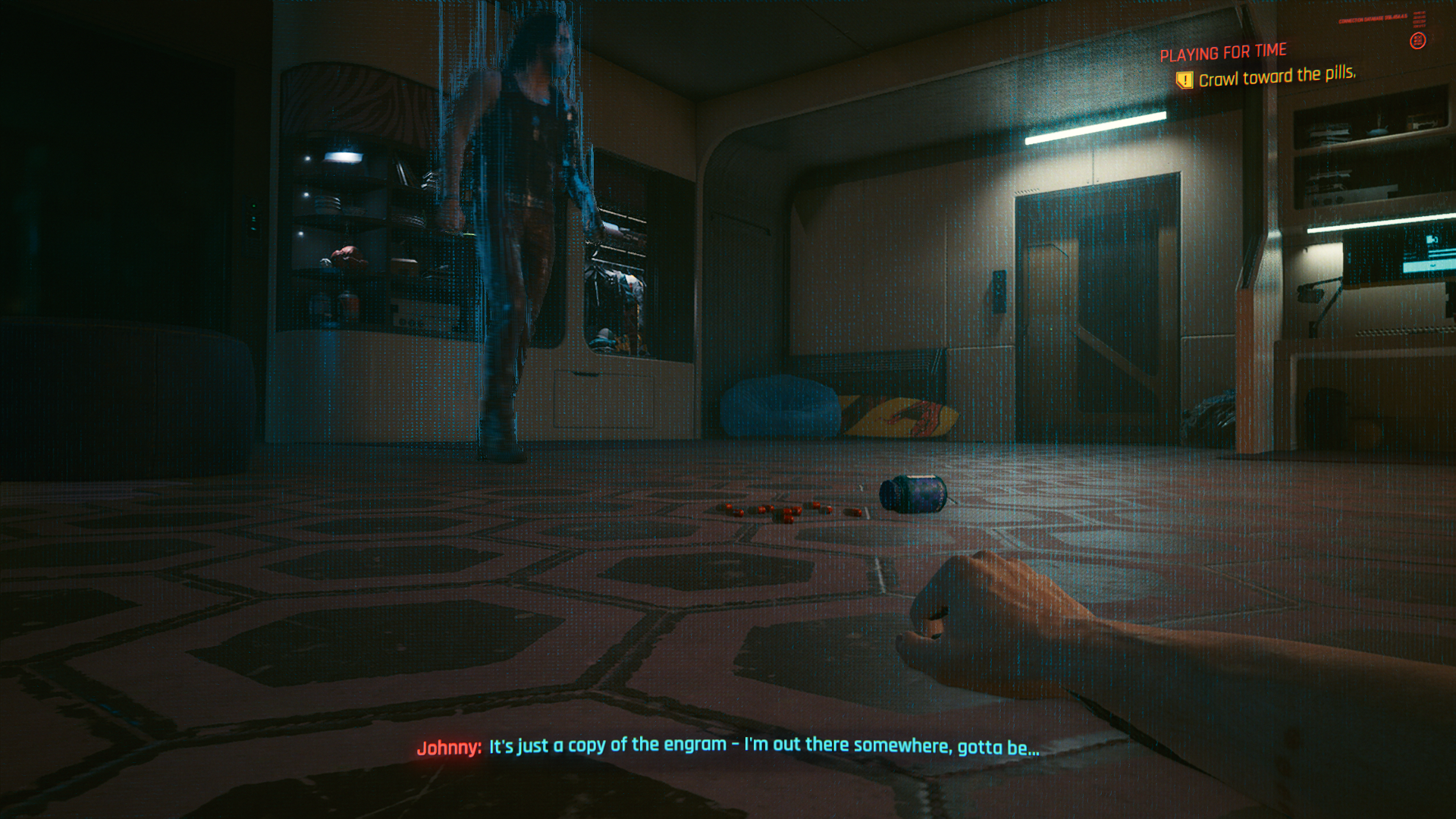The image size is (1456, 819).
Task: Click the red circular HUD icon
Action: pos(1417,41)
